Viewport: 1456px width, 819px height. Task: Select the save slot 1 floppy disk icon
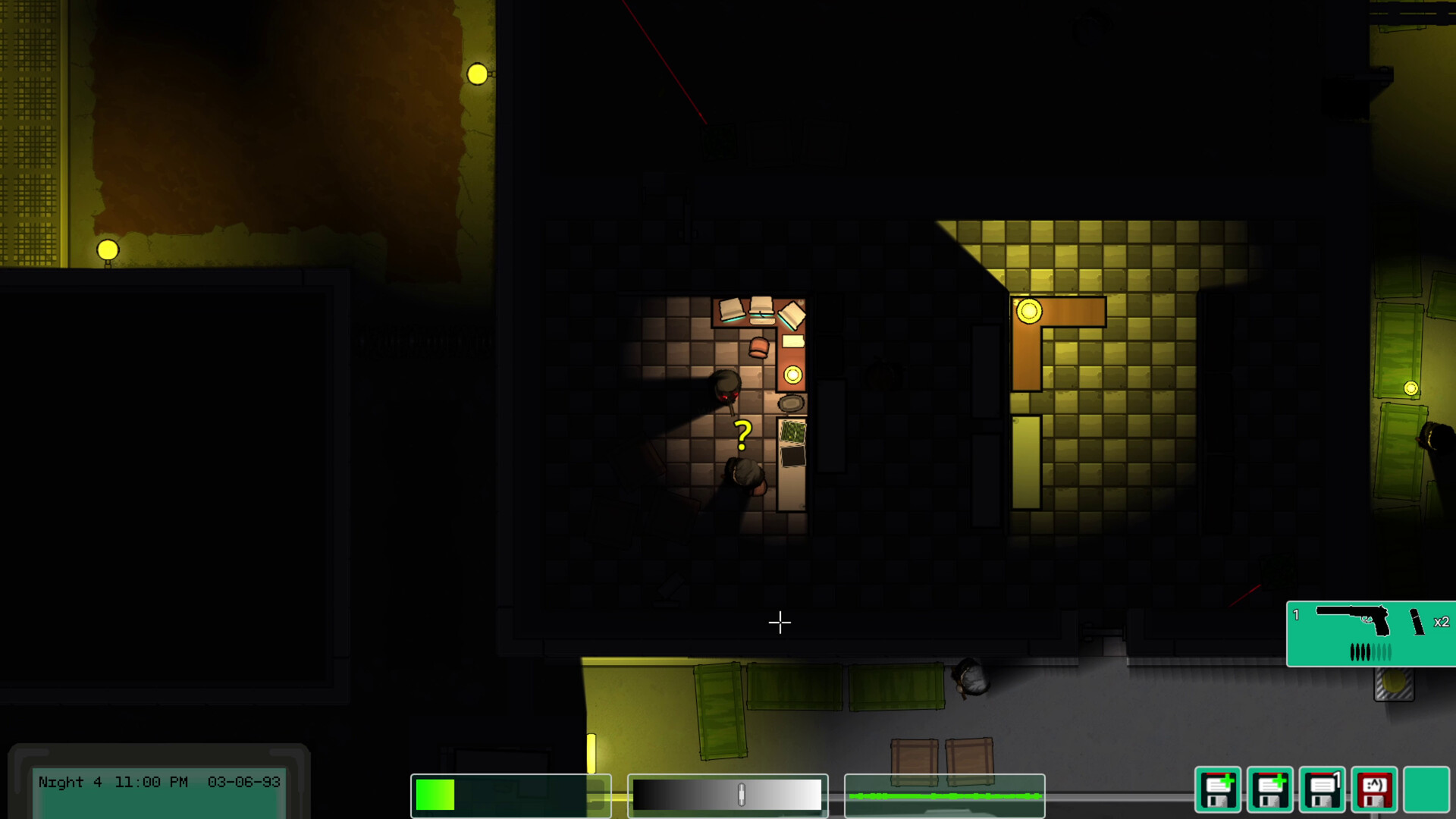[1323, 790]
